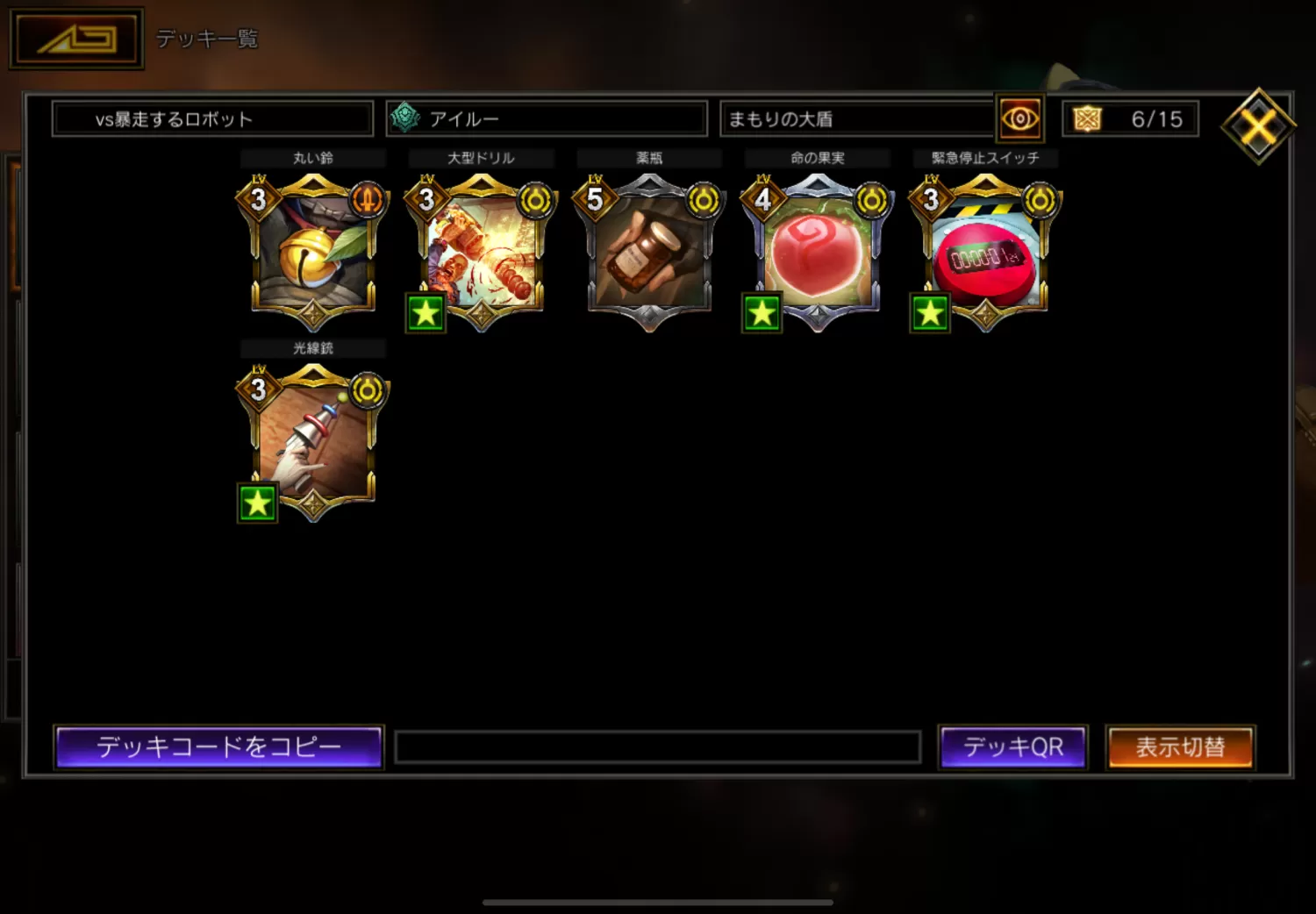The image size is (1316, 914).
Task: Toggle the eye visibility icon
Action: click(x=1019, y=119)
